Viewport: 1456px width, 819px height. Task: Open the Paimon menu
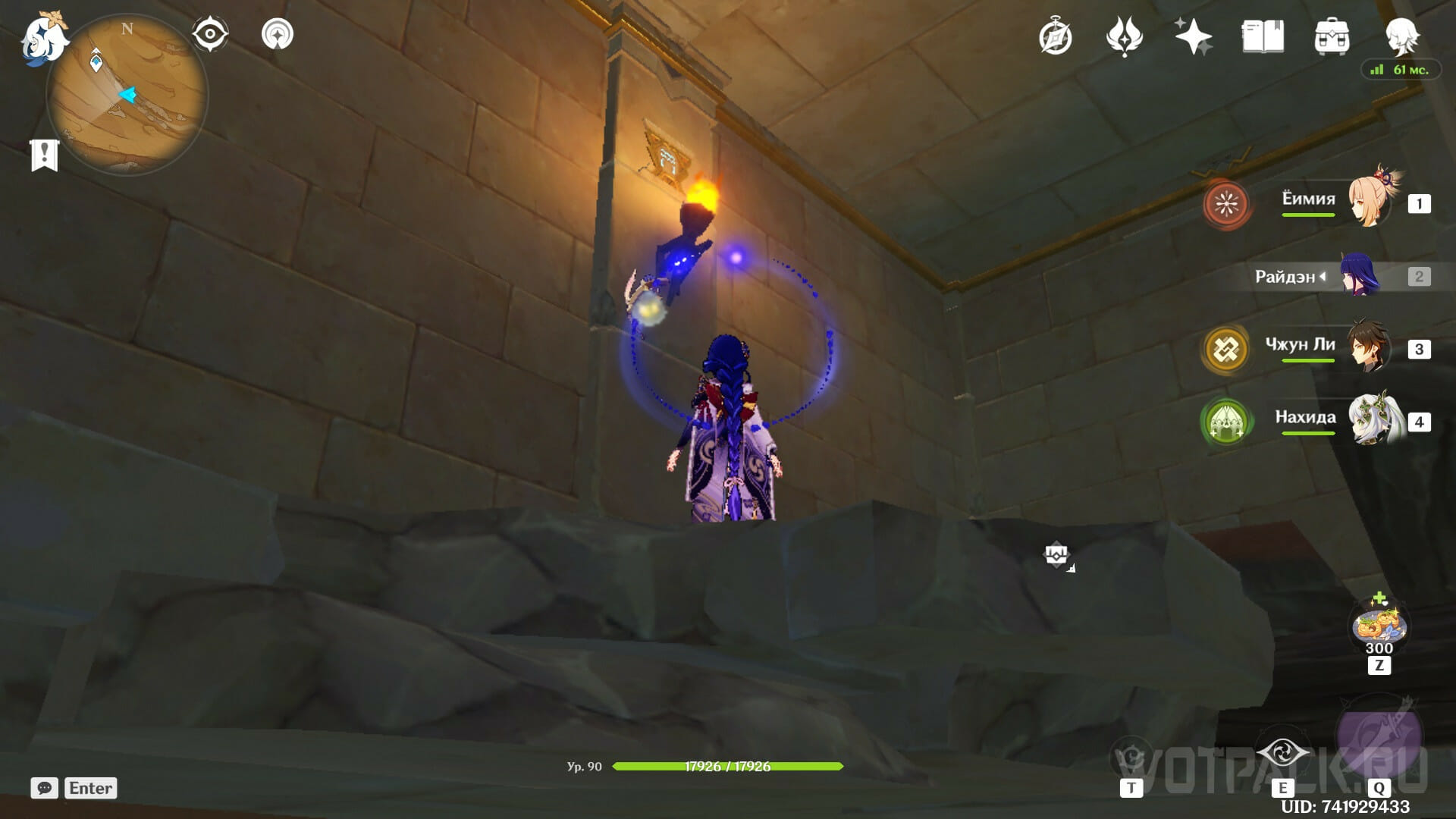pos(44,39)
